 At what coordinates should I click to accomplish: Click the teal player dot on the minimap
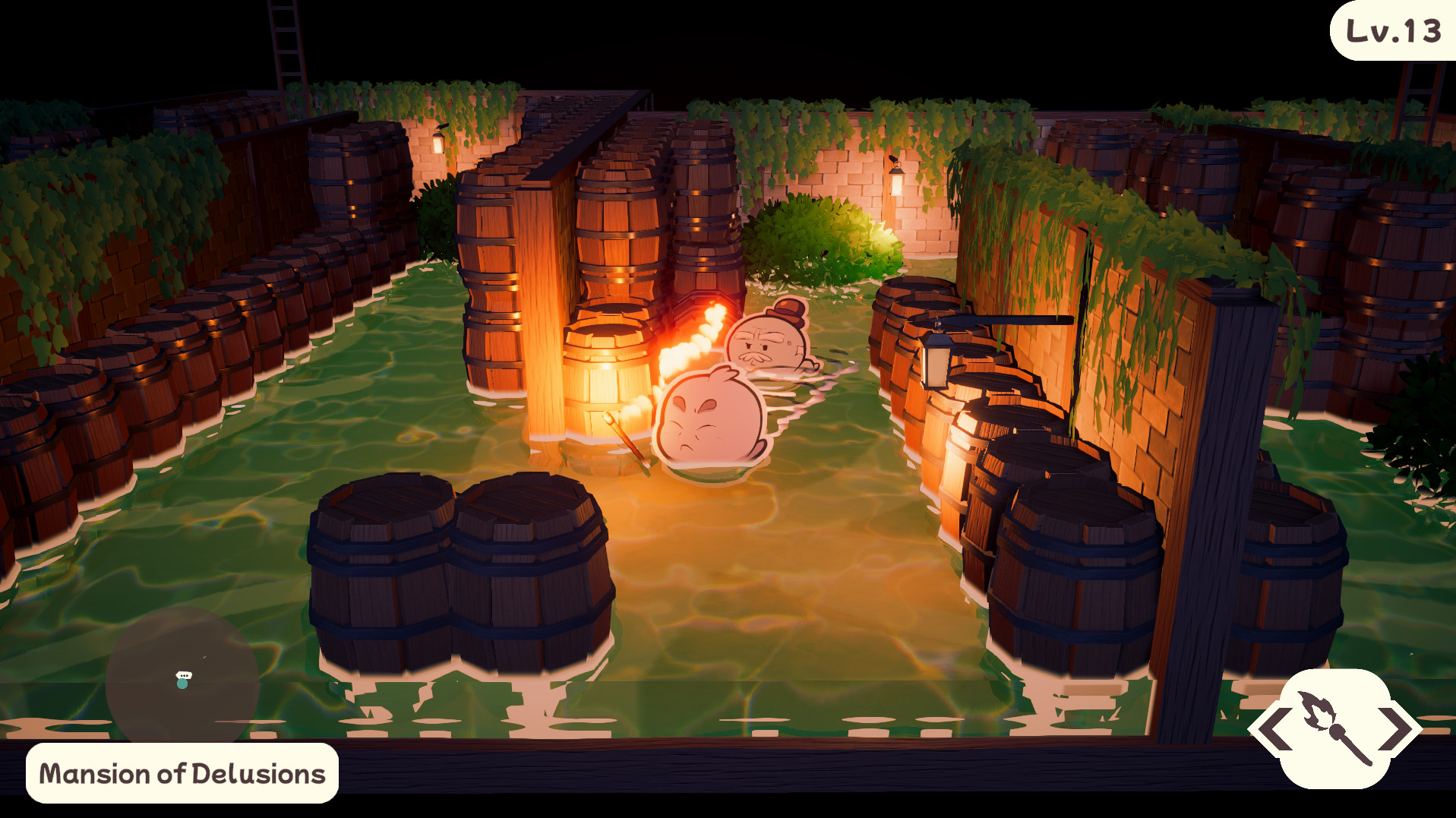pos(181,684)
